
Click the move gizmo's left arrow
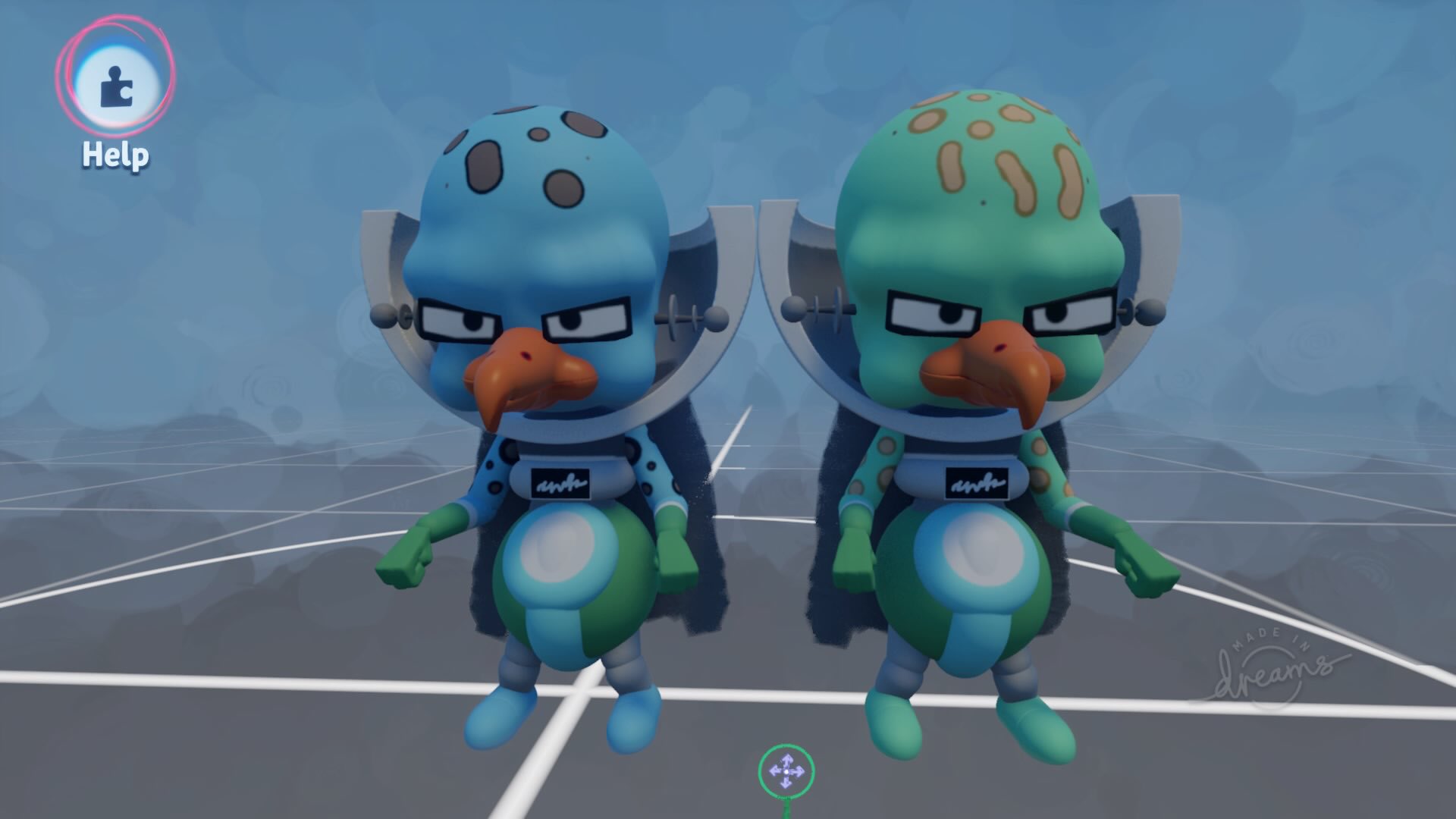coord(774,771)
